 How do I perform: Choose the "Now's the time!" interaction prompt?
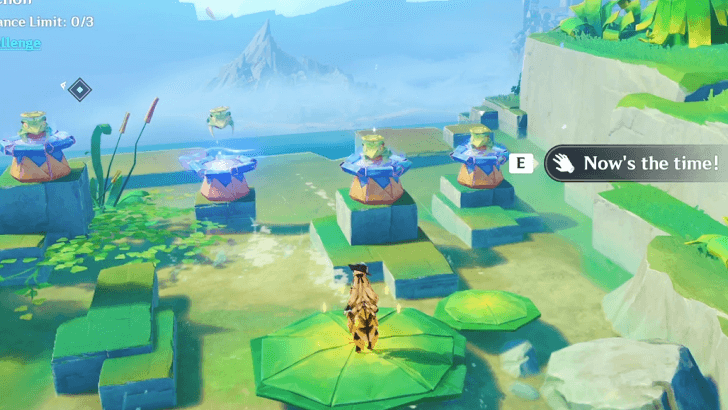click(x=637, y=163)
